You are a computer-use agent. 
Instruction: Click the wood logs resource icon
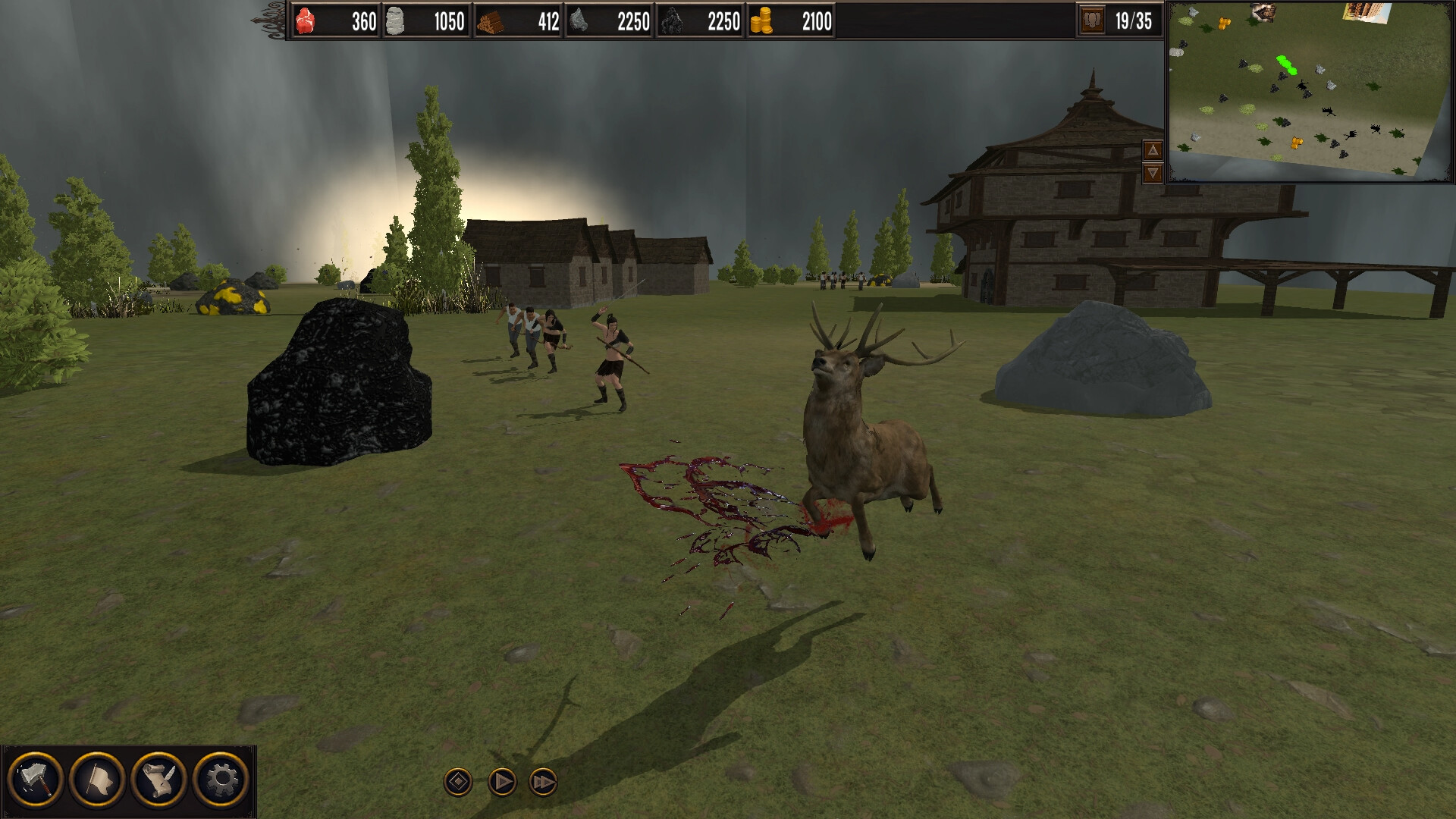coord(491,22)
